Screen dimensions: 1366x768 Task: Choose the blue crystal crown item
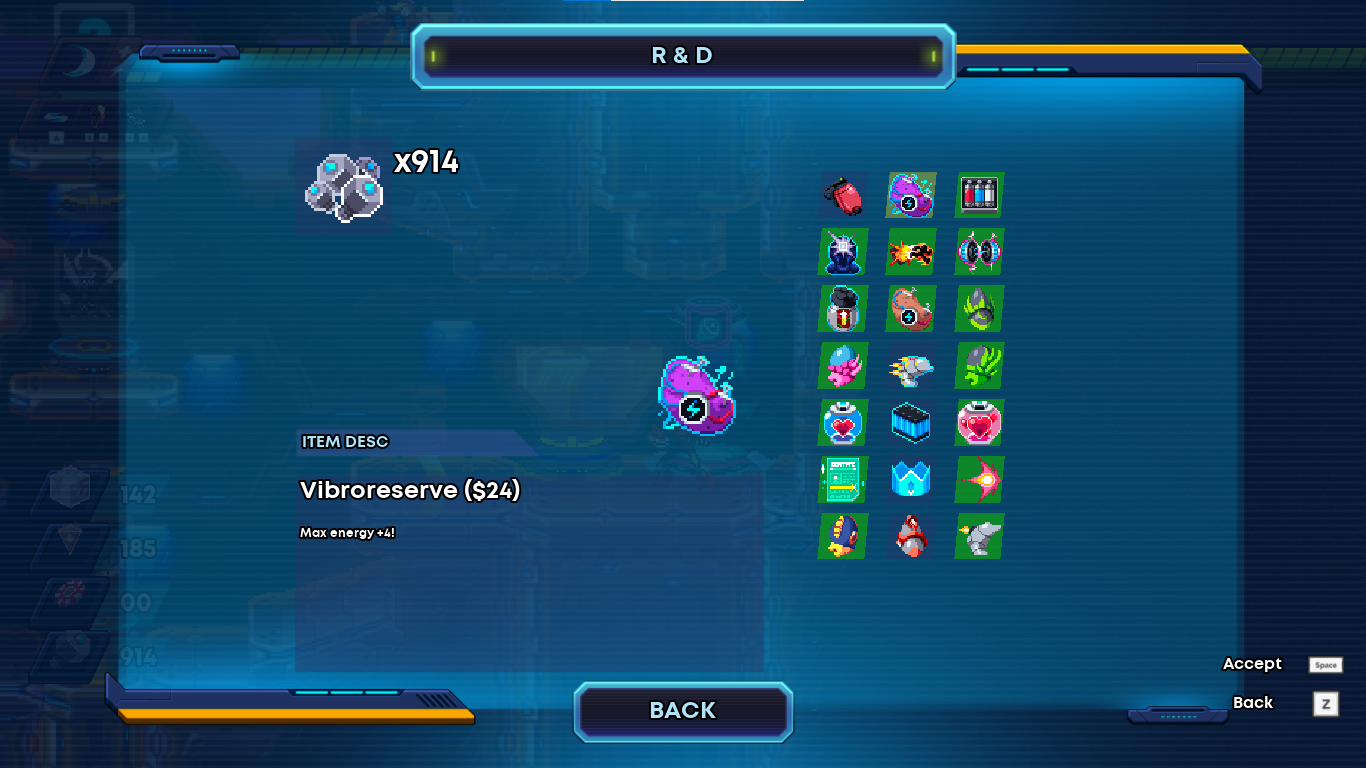(x=911, y=480)
